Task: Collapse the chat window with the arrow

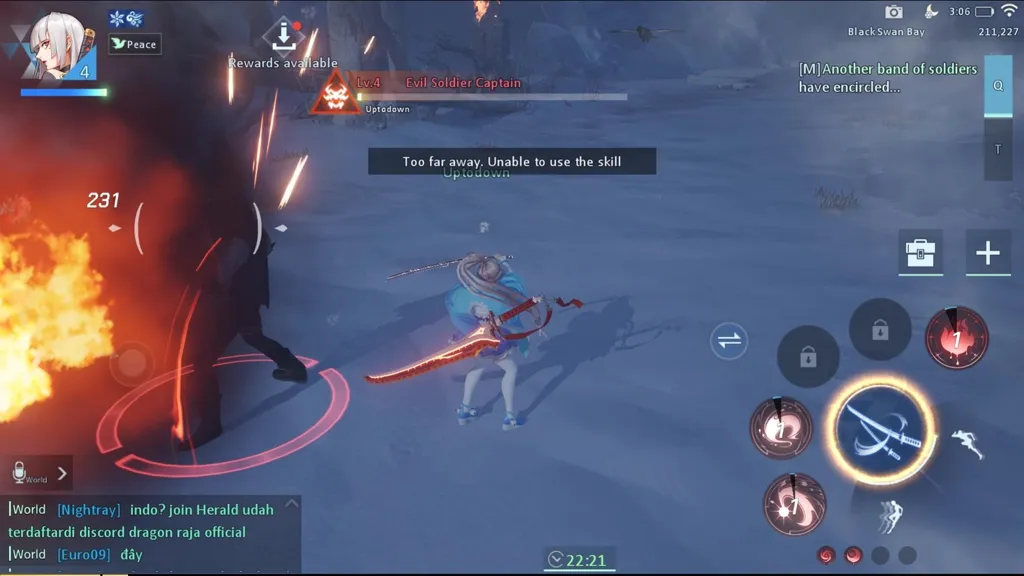Action: coord(291,504)
